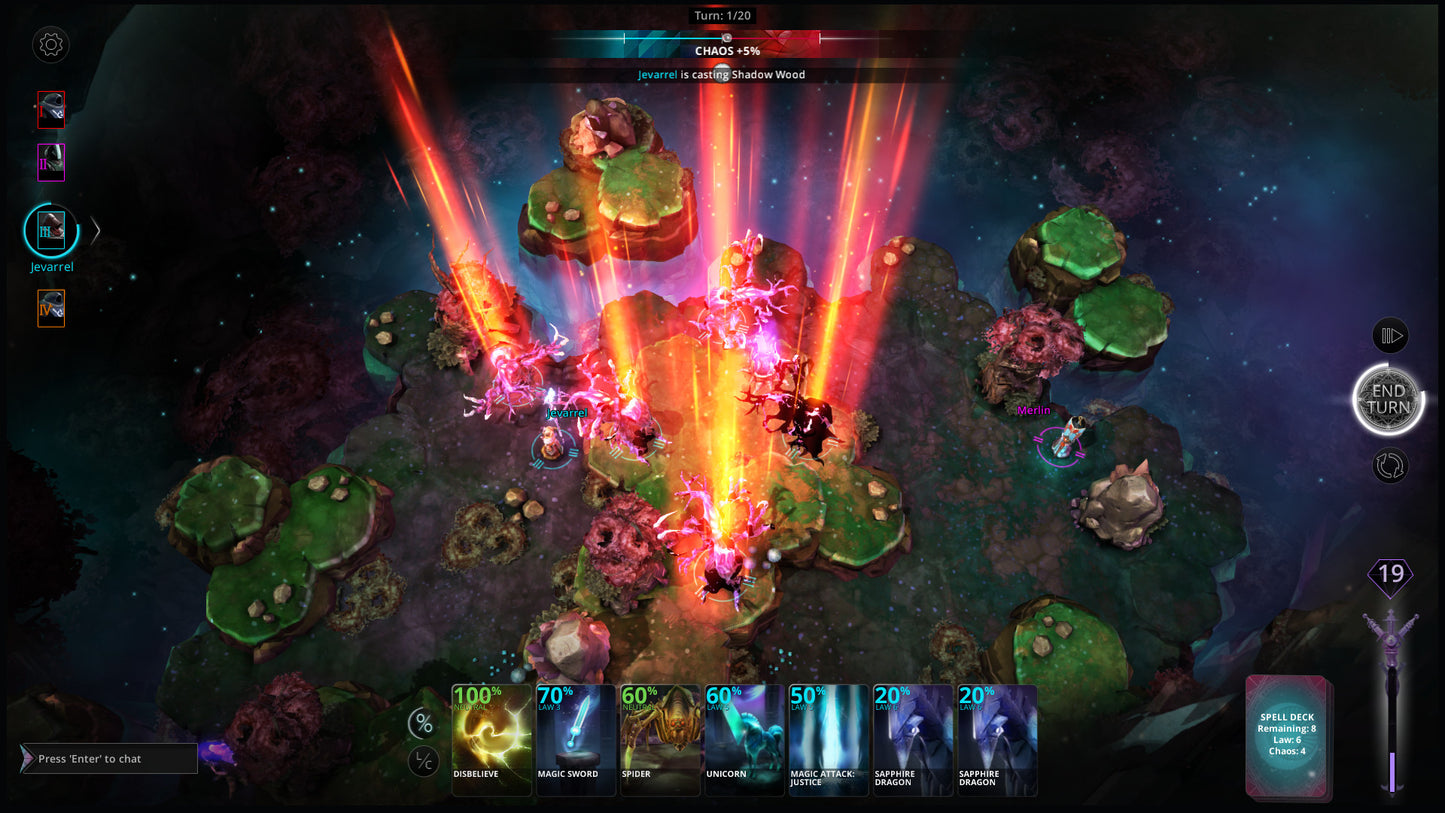Select Jevarrel's wizard portrait
The height and width of the screenshot is (813, 1445).
(51, 231)
